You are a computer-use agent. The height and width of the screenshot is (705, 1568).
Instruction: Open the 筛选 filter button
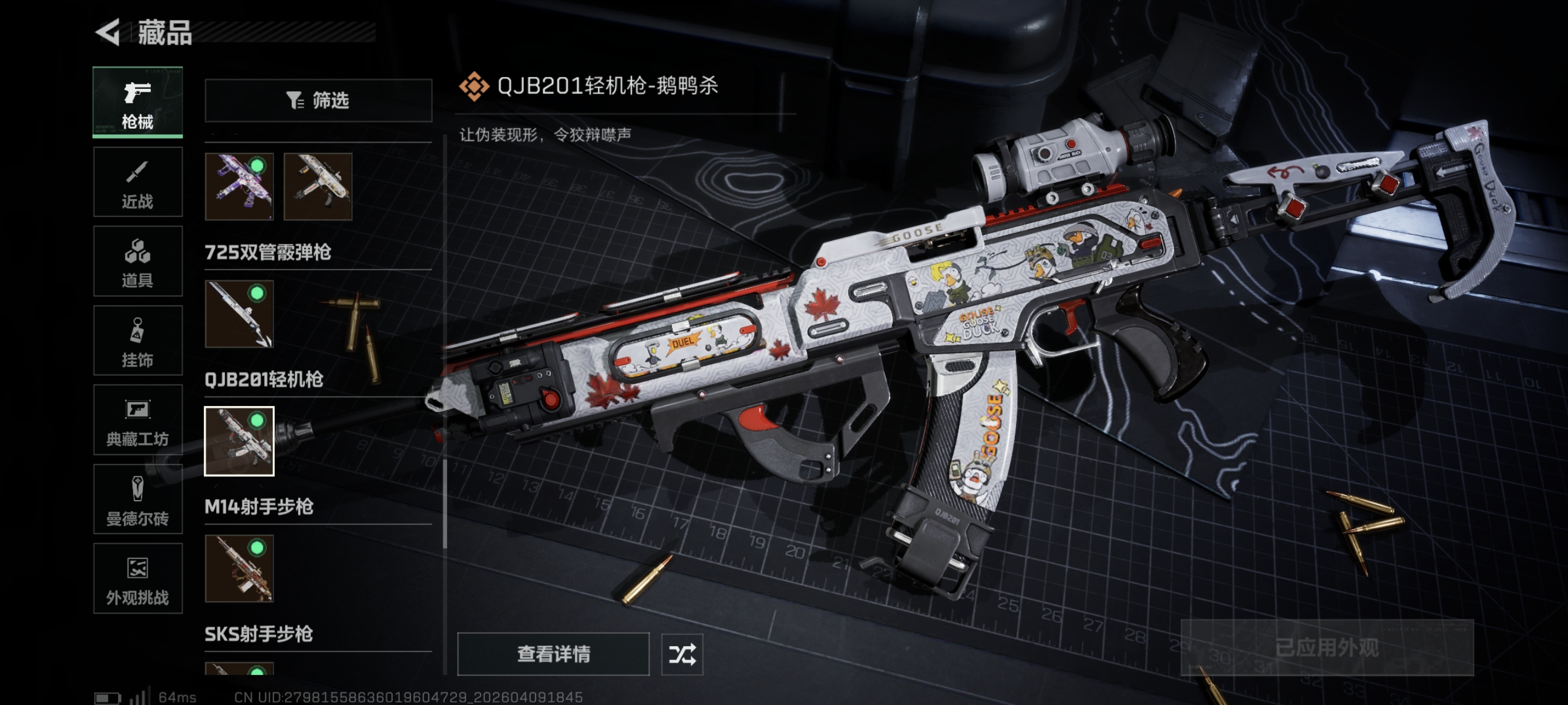click(318, 100)
